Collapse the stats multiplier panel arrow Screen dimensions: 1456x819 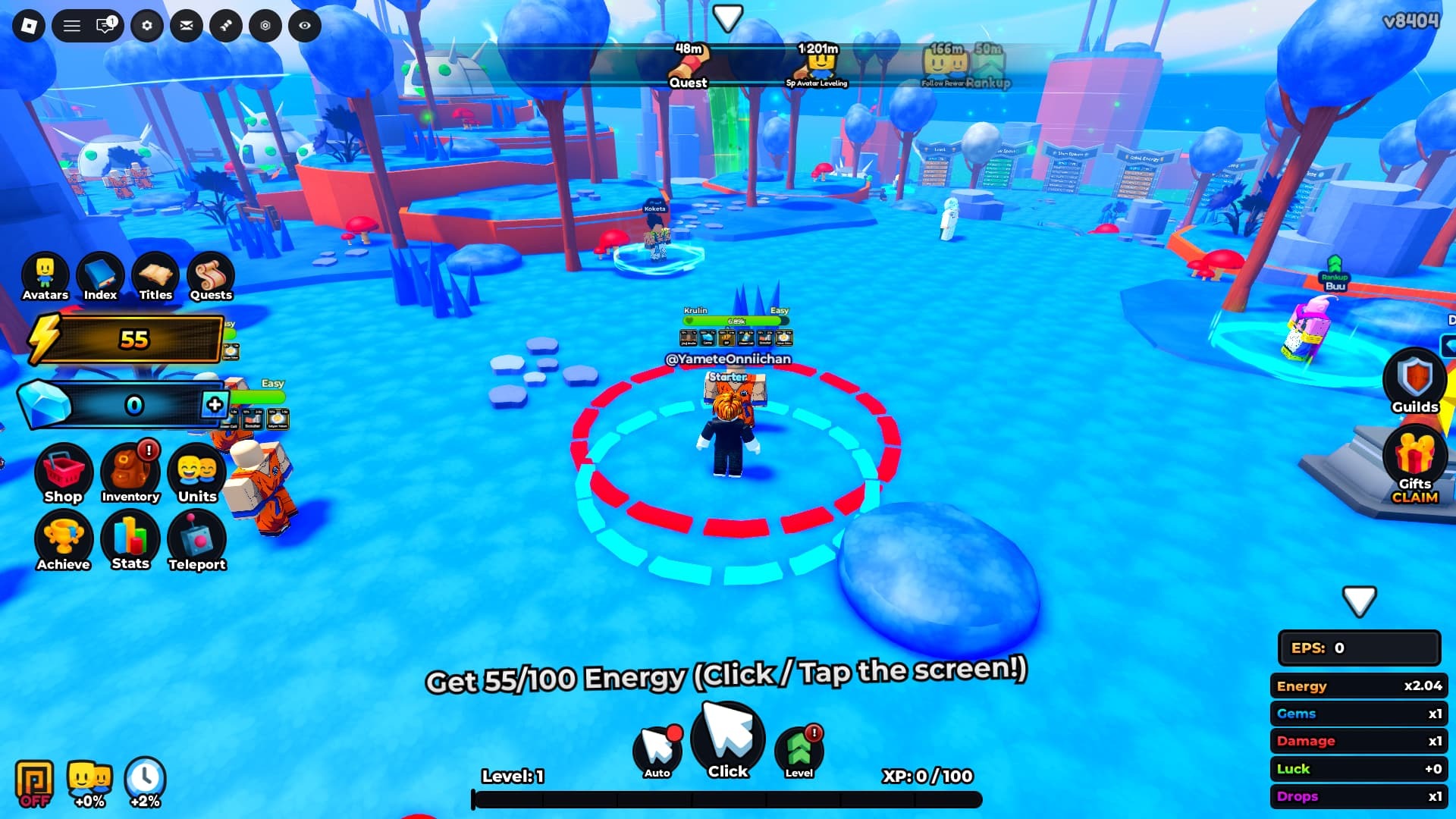click(x=1359, y=601)
